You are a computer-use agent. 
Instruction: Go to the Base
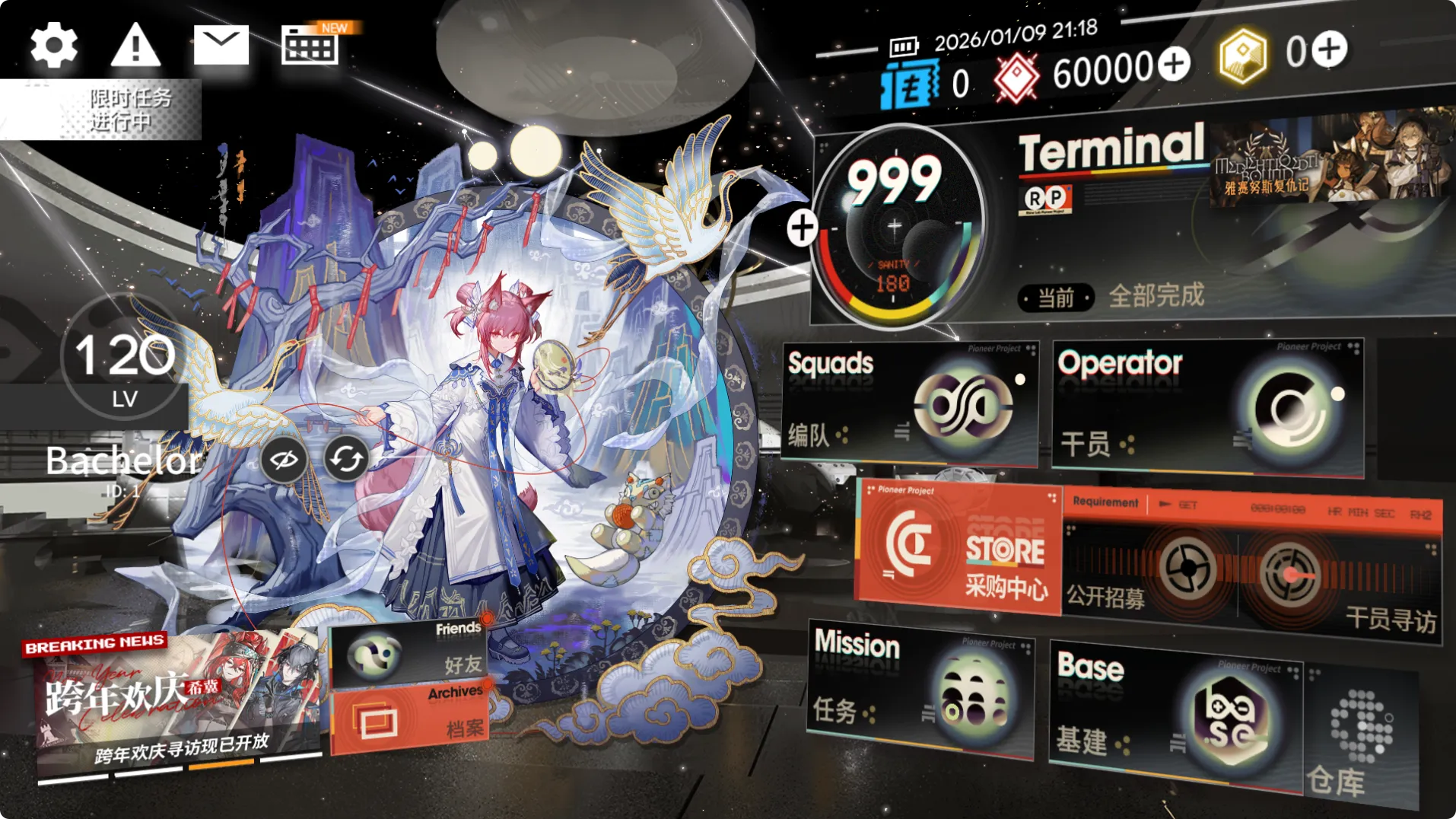click(x=1175, y=710)
